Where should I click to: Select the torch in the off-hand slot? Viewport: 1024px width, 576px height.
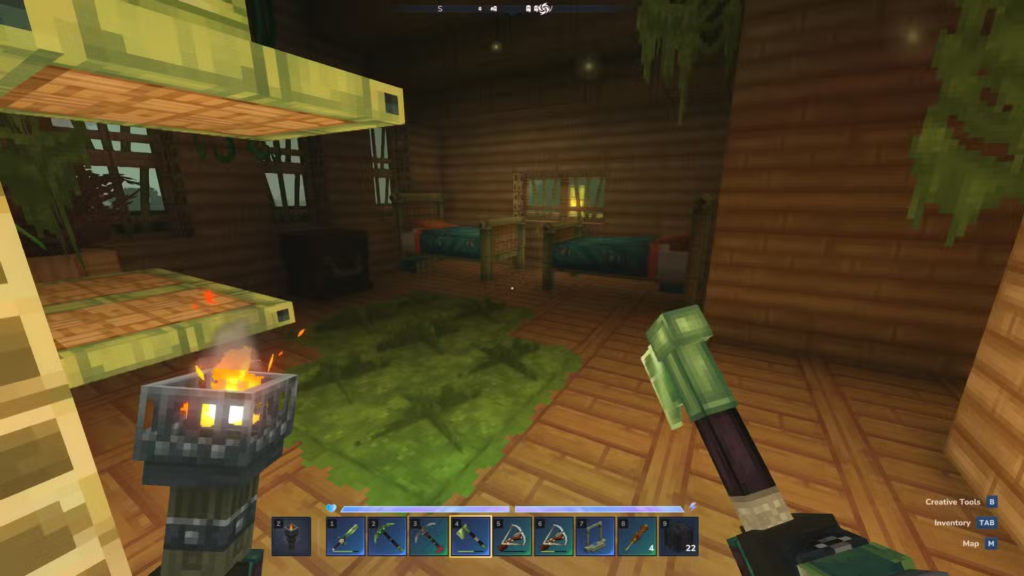click(x=291, y=536)
